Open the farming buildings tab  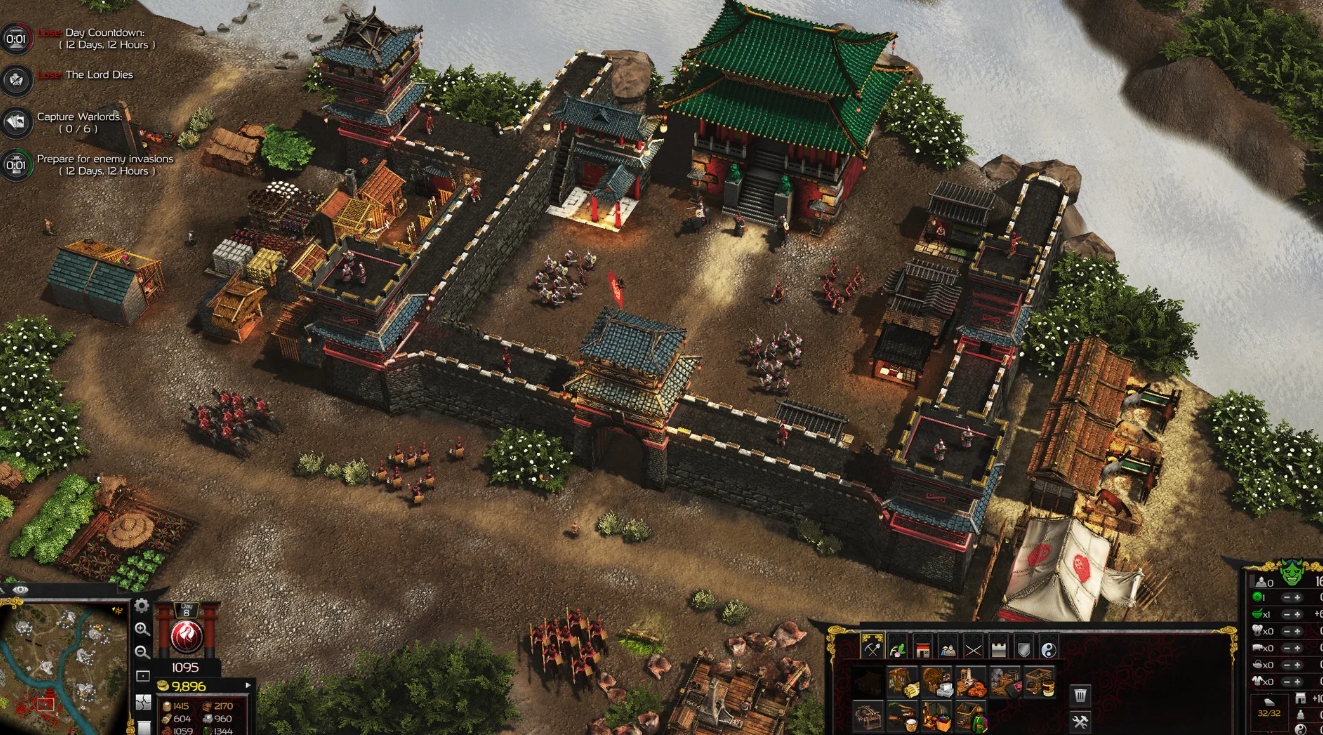coord(896,646)
